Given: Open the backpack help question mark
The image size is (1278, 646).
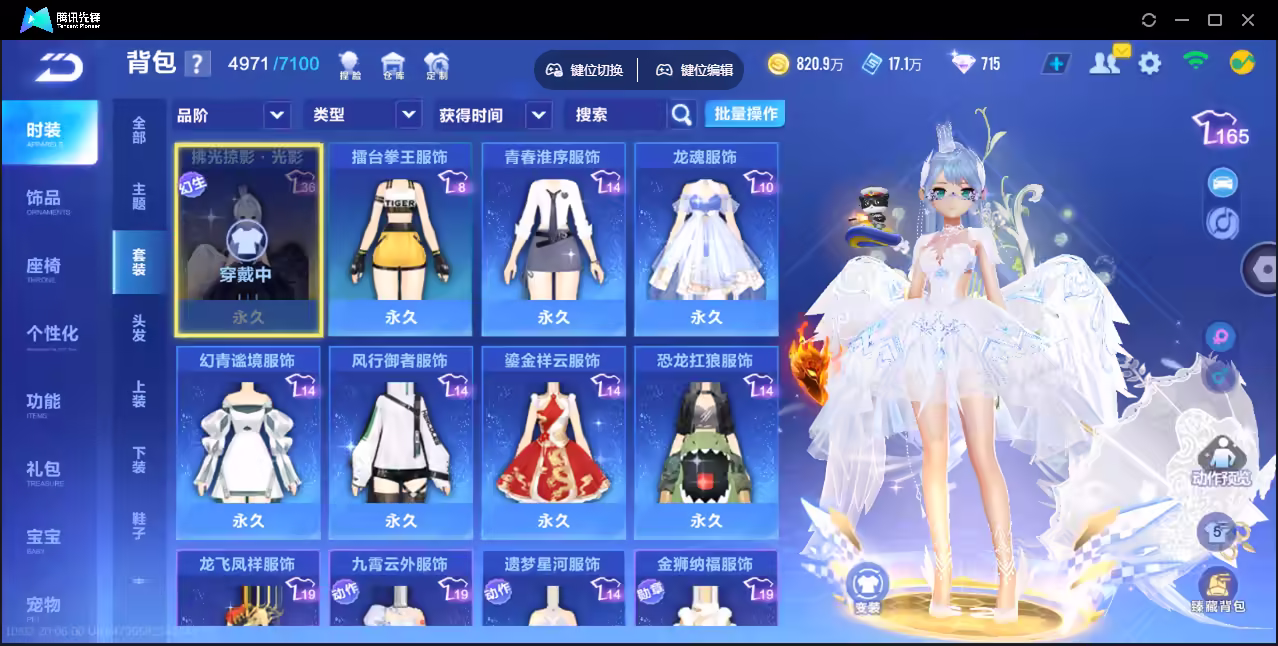Looking at the screenshot, I should tap(198, 64).
